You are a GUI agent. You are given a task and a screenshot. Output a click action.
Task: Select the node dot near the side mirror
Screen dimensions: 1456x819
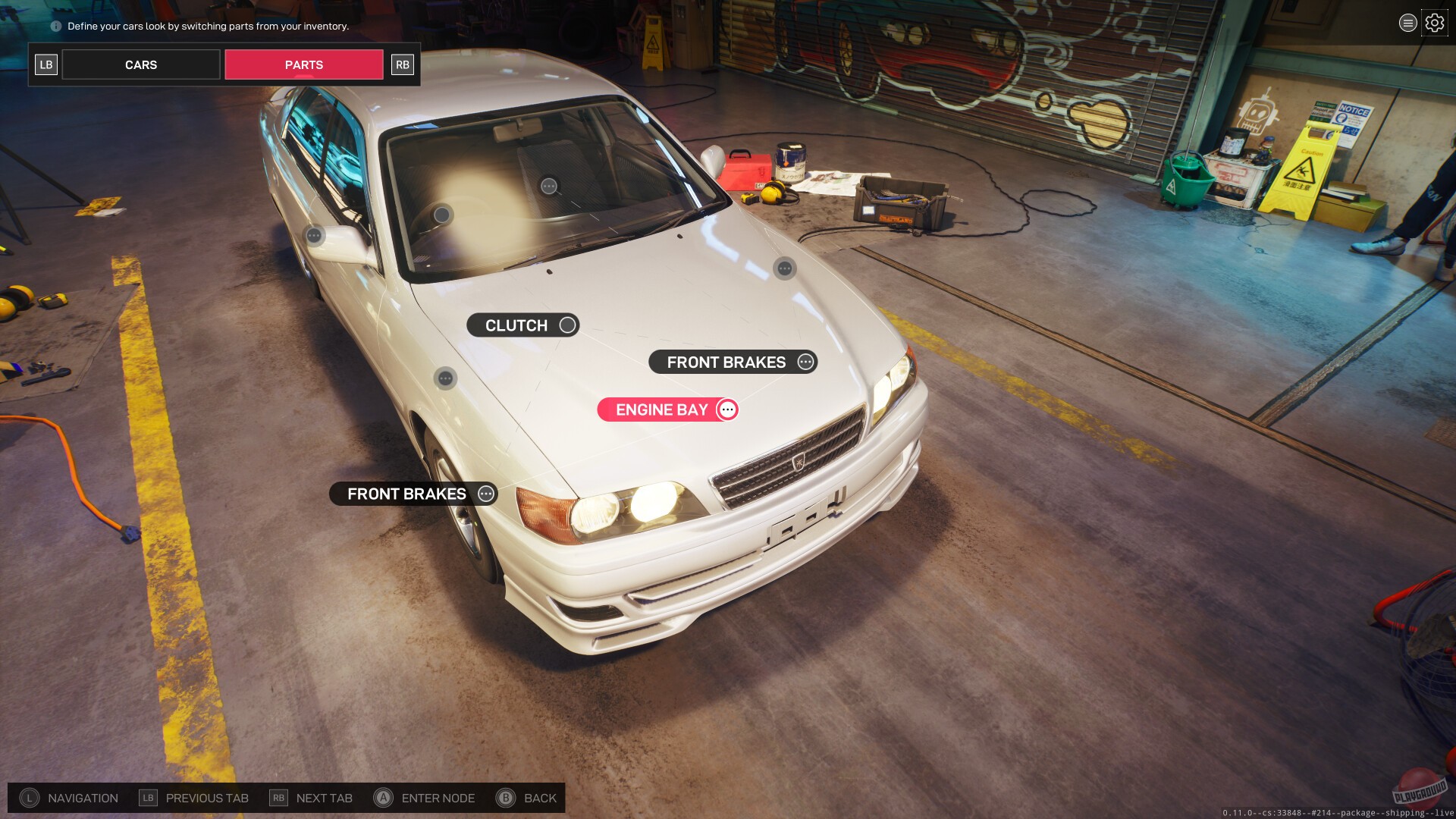[x=312, y=235]
